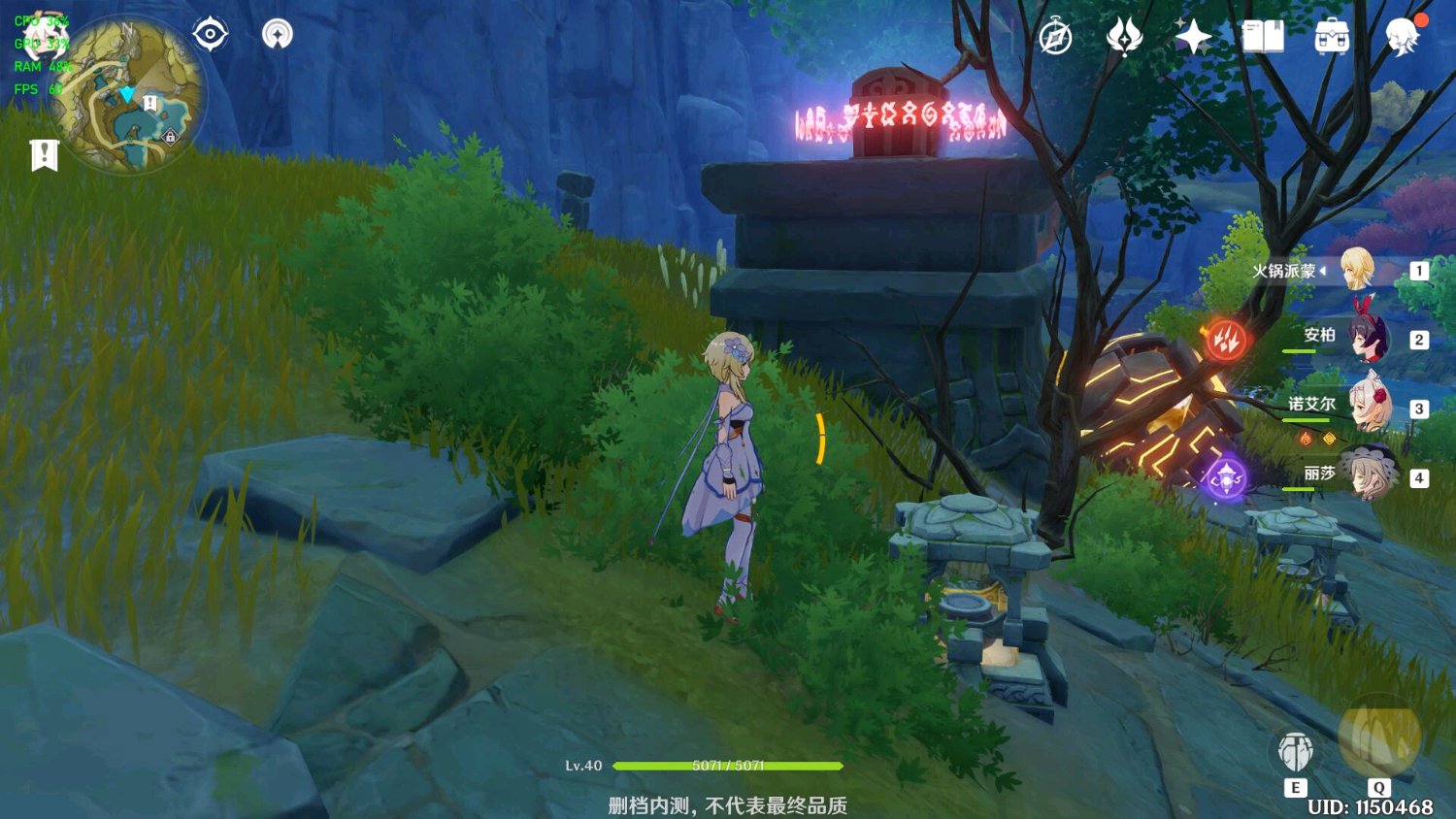Screen dimensions: 1456x819
Task: Open the quest banner with exclamation mark
Action: click(x=44, y=154)
